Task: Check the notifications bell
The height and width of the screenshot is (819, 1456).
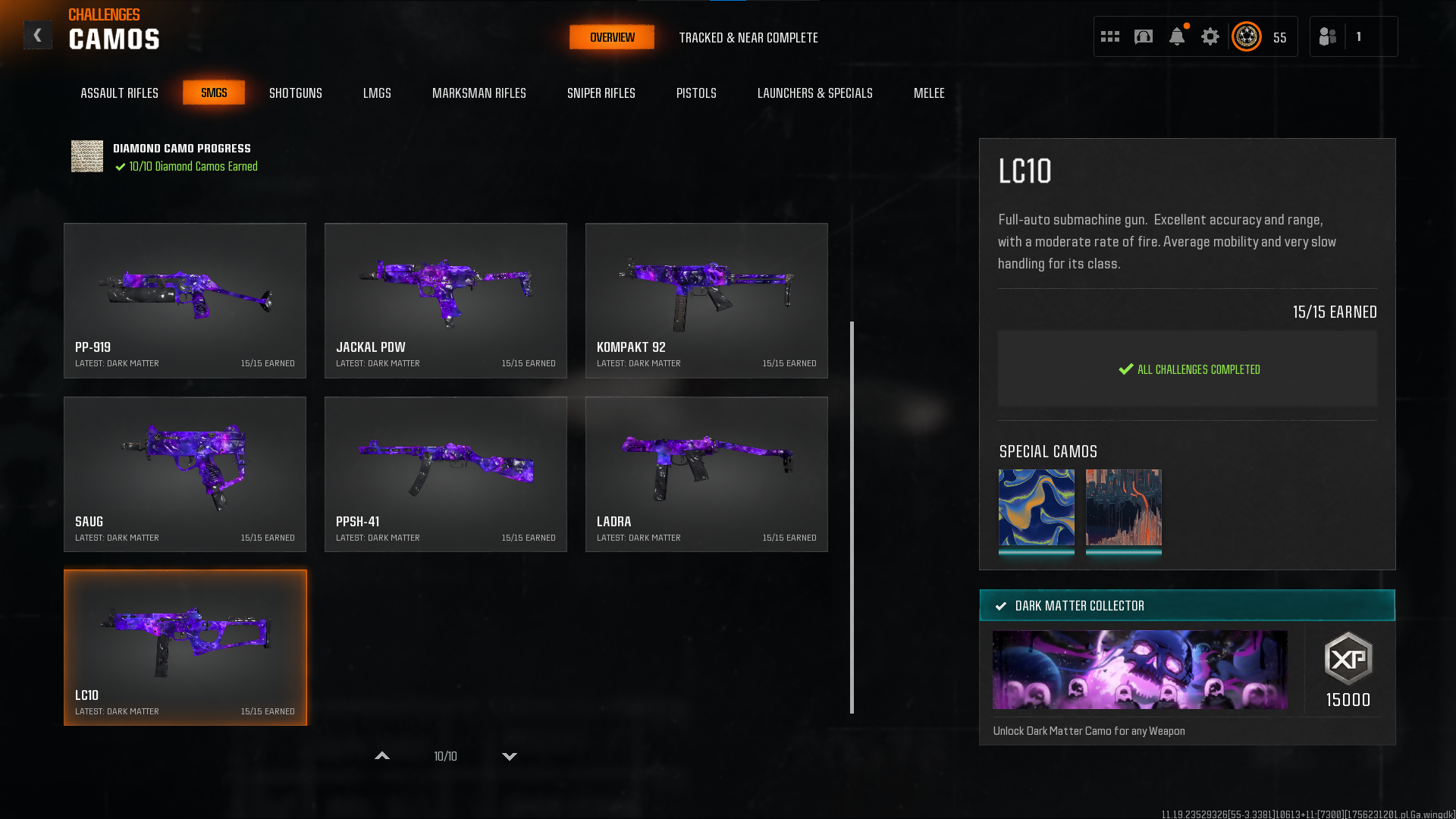Action: 1176,36
